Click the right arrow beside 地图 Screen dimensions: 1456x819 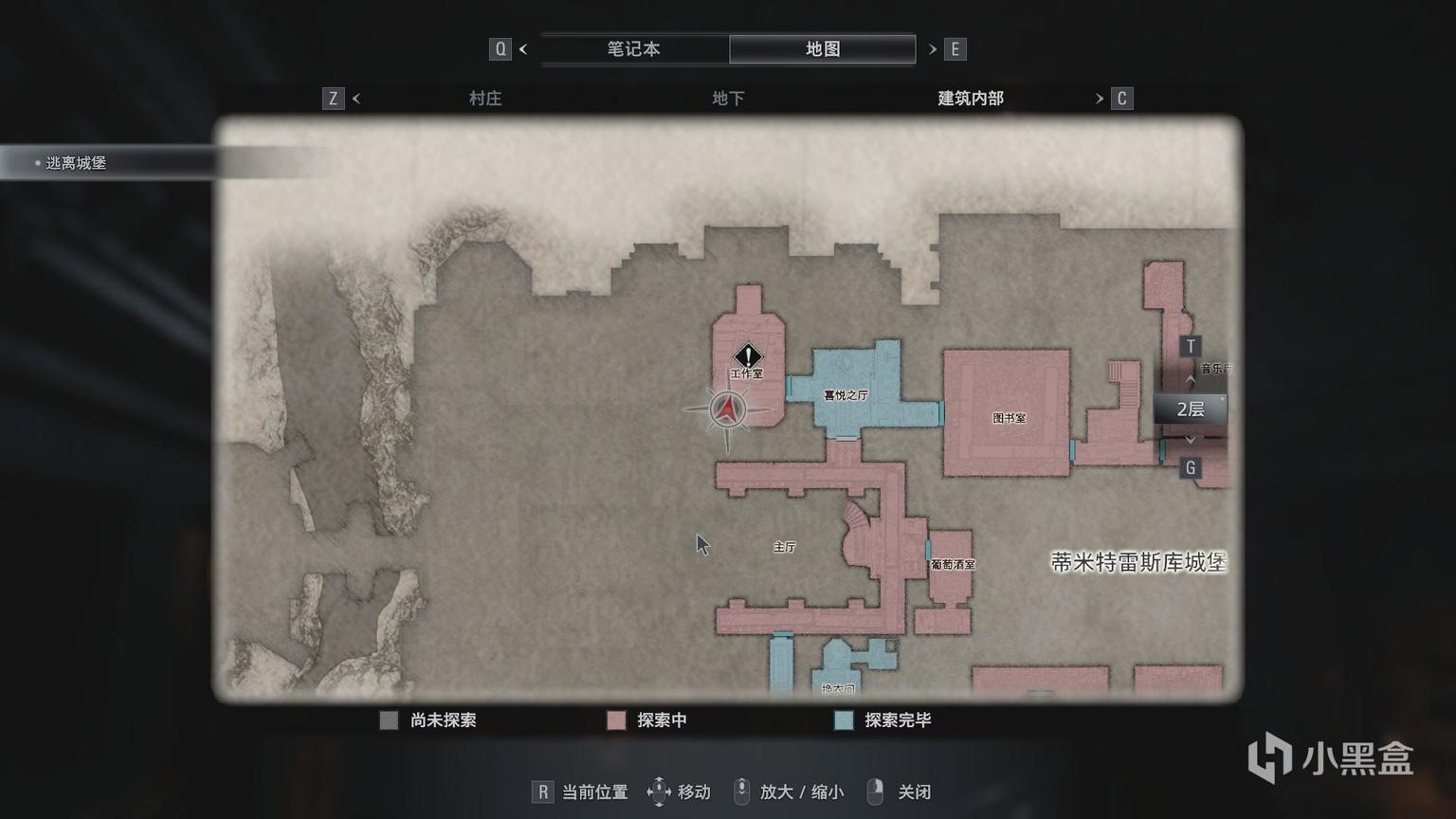933,49
